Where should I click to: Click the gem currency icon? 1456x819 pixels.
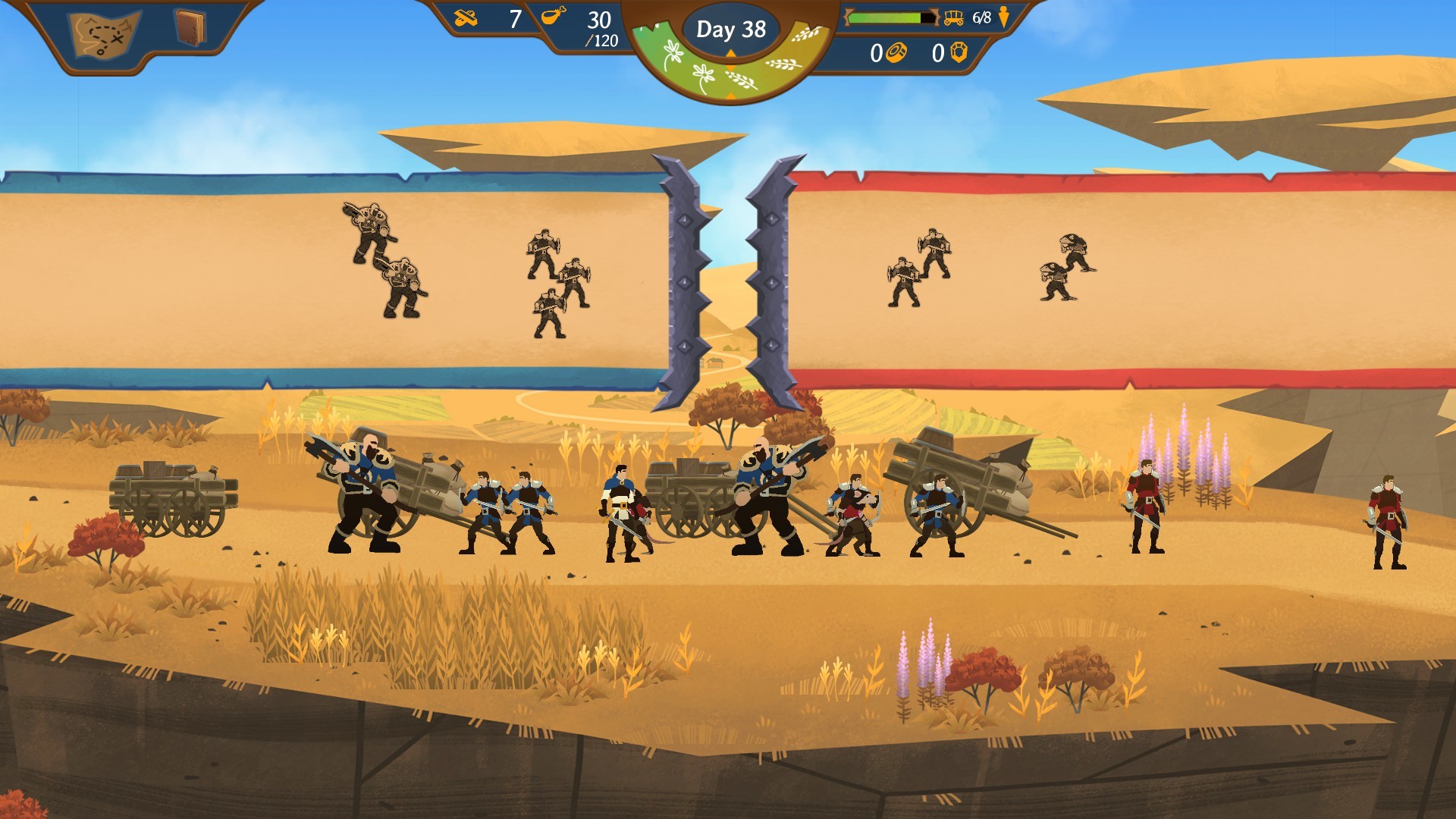coord(959,53)
